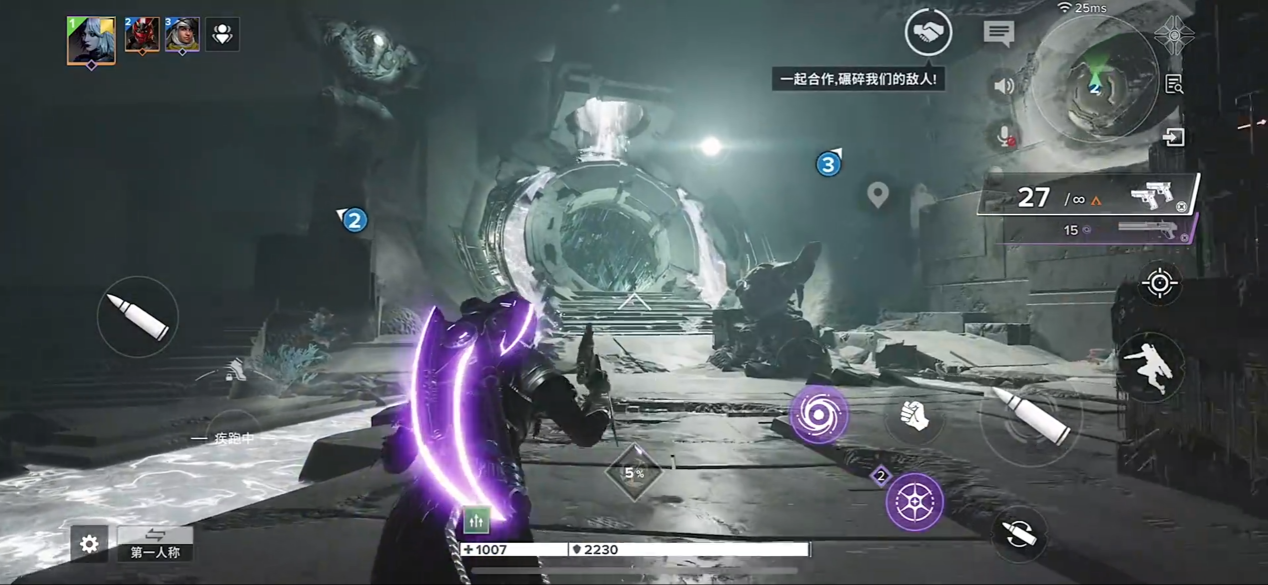Activate the purple vortex ability

tap(820, 415)
